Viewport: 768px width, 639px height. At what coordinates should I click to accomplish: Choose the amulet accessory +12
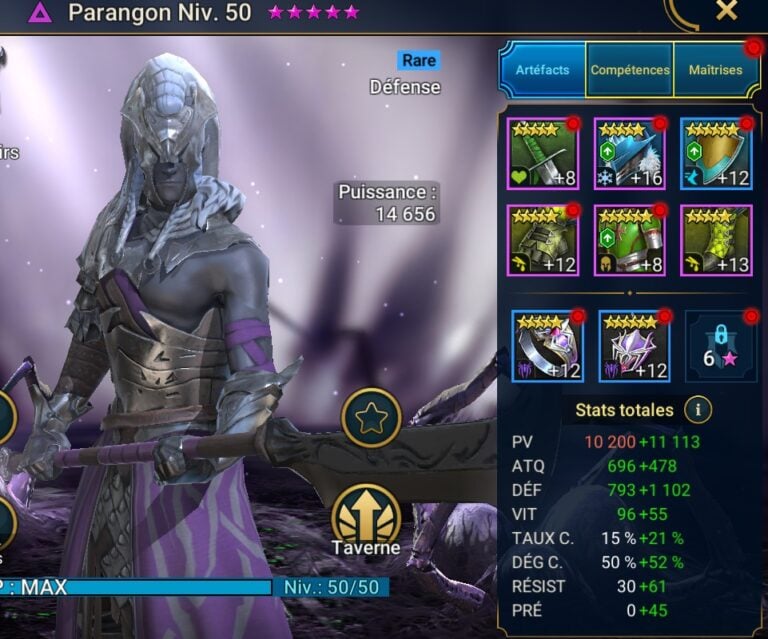point(634,346)
